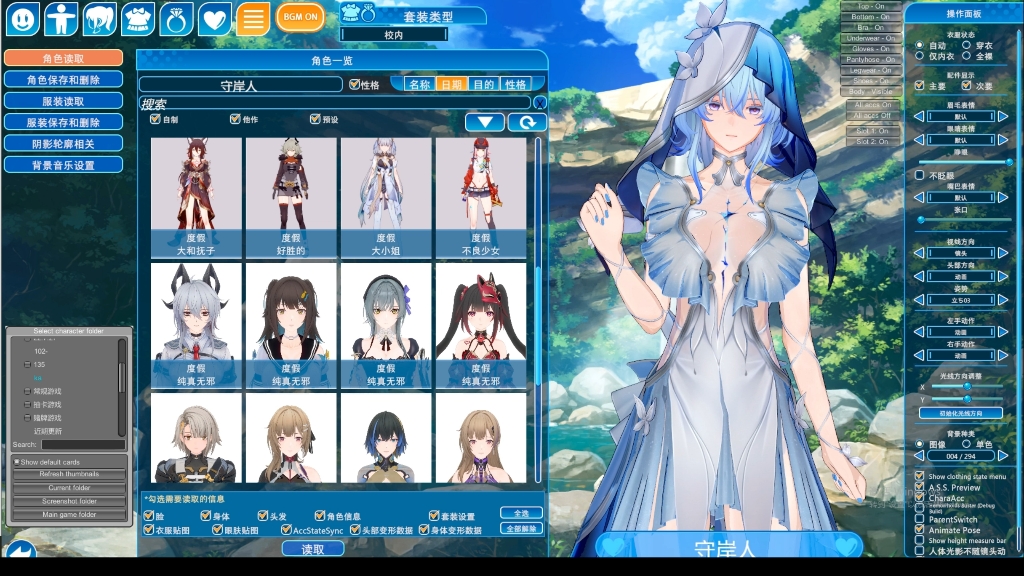
Task: Click the Refresh thumbnails button
Action: coord(69,474)
